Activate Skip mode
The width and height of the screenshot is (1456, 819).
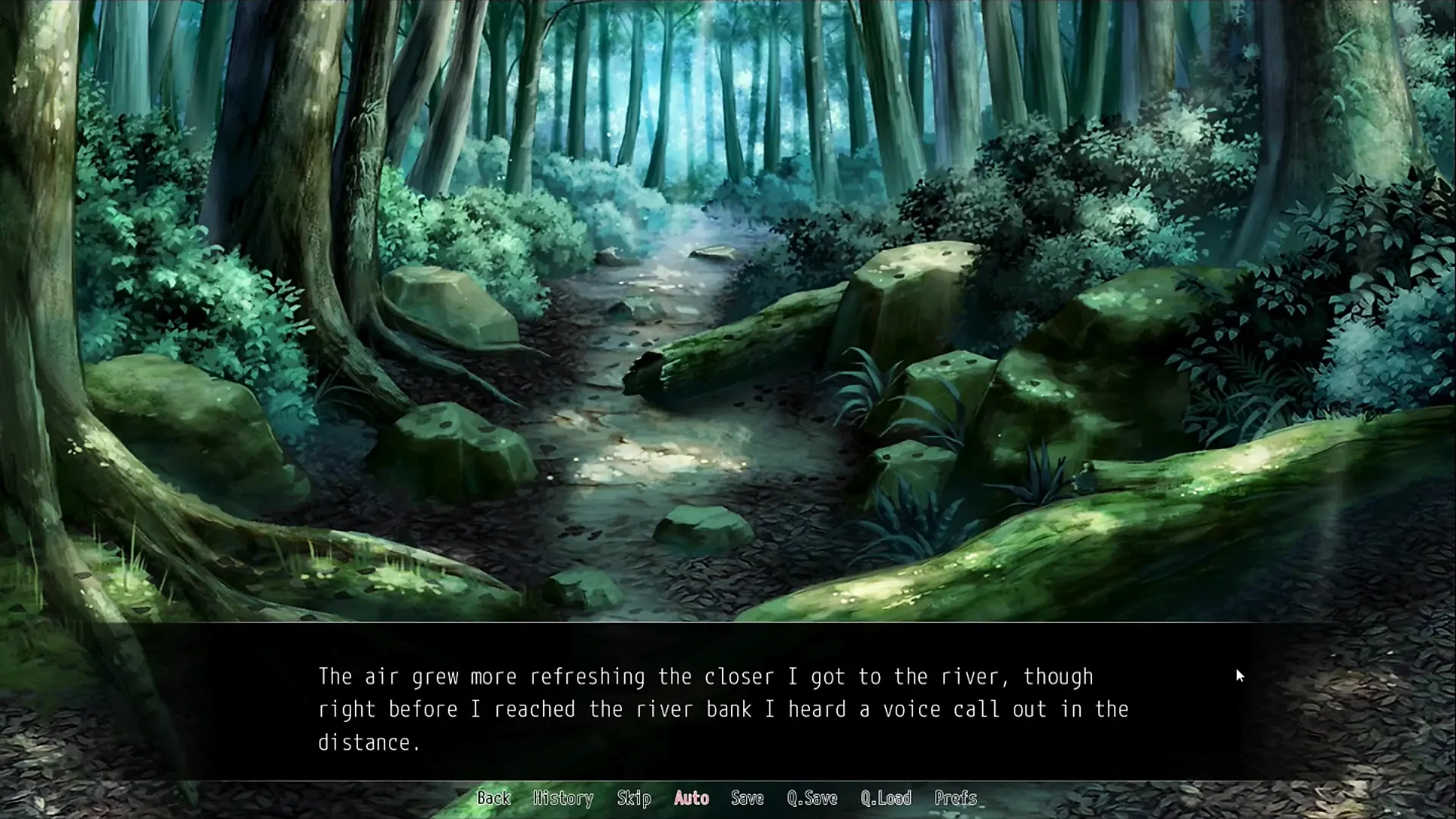tap(634, 798)
